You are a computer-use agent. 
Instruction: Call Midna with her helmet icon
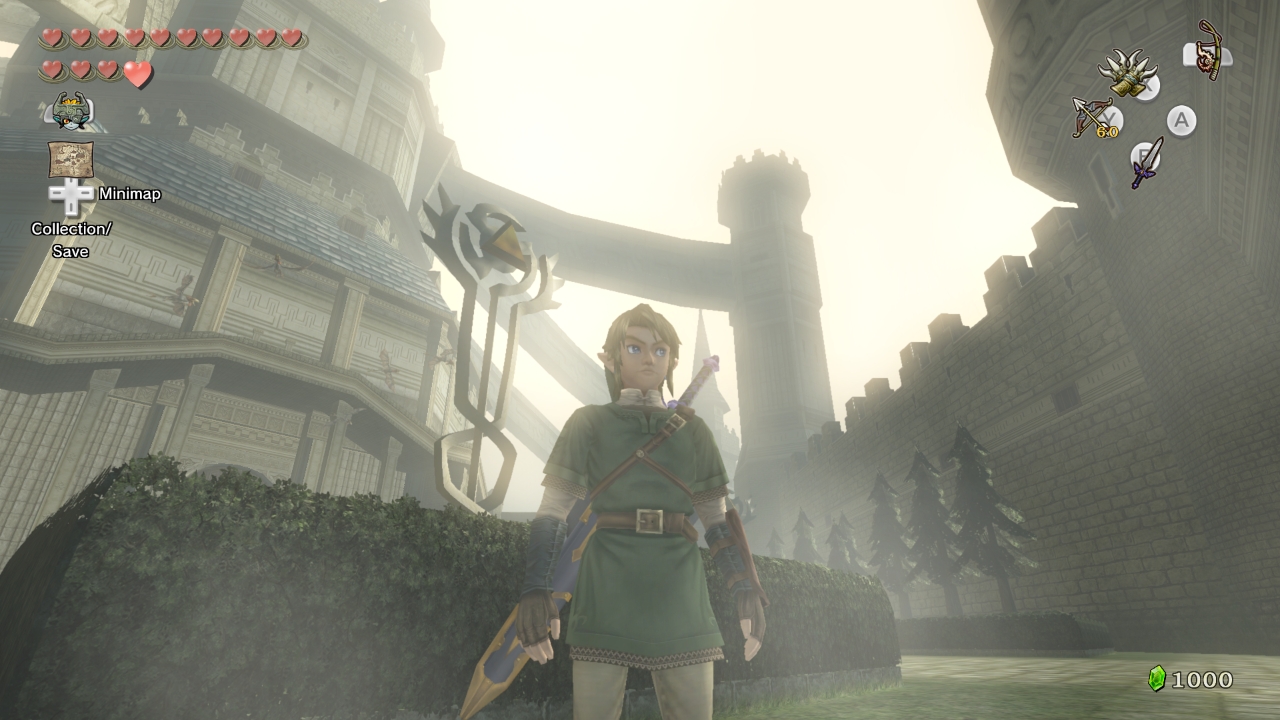(71, 110)
